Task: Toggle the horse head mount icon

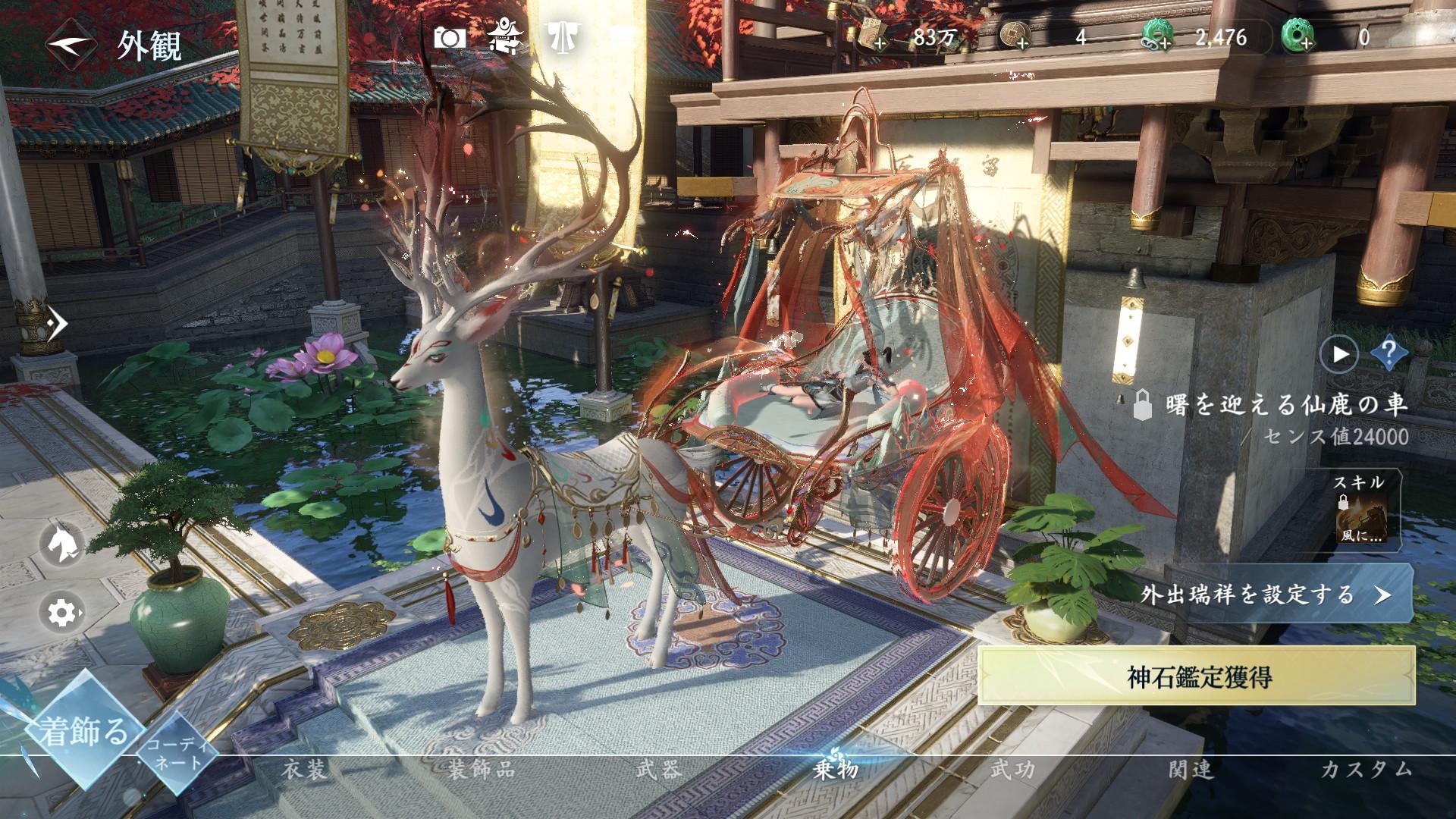Action: click(61, 543)
